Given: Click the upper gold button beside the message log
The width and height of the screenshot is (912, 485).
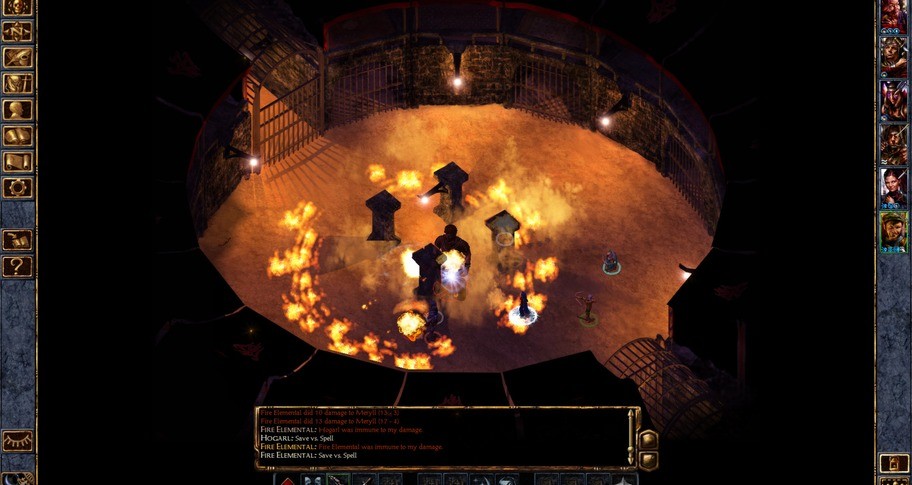Looking at the screenshot, I should pos(647,440).
